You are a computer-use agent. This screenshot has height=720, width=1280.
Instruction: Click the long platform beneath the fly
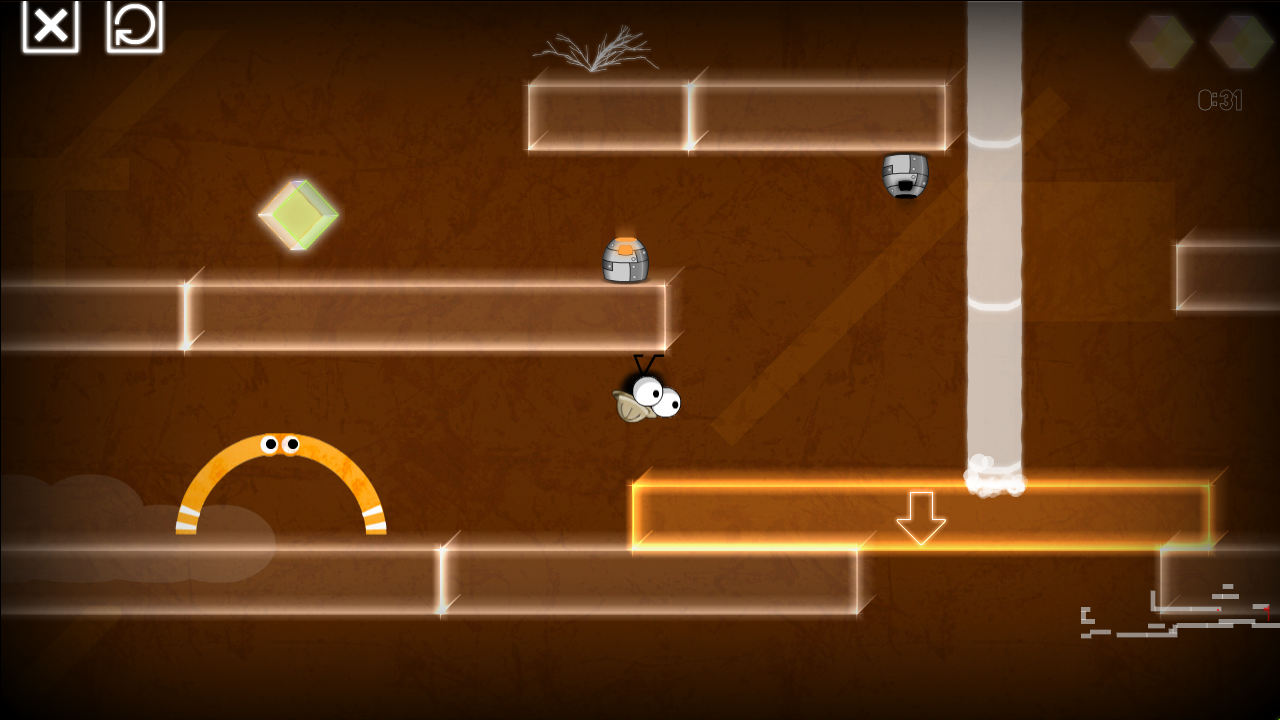point(650,580)
